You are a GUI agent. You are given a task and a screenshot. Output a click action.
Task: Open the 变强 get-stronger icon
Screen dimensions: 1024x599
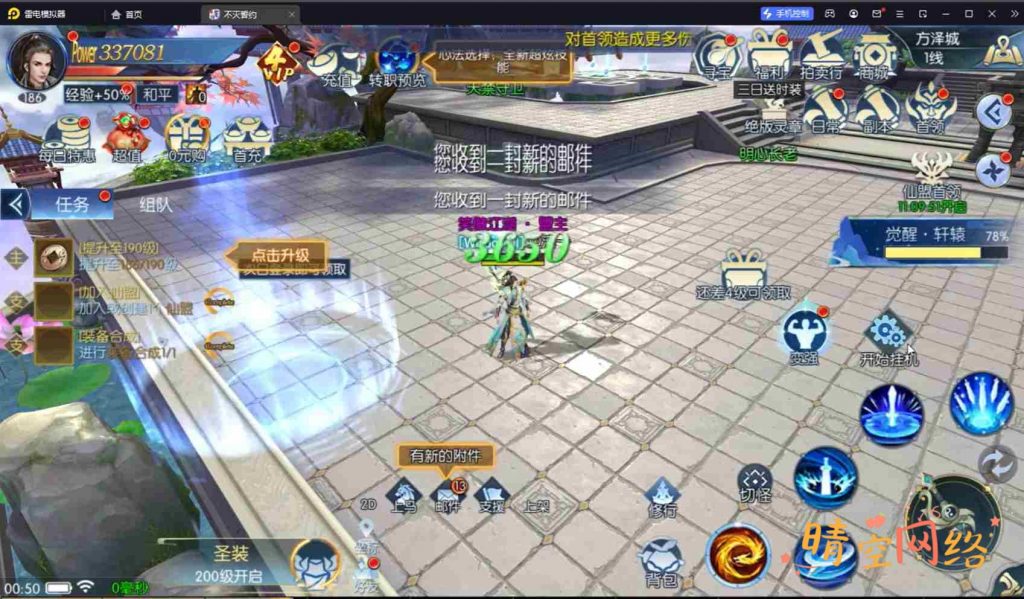pos(803,334)
